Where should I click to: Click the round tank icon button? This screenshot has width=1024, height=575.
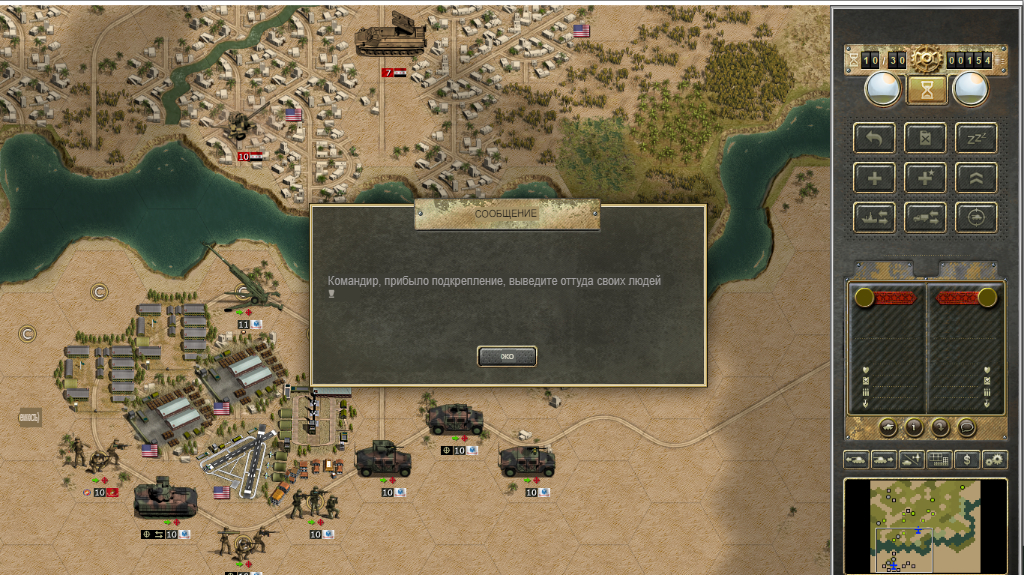click(889, 427)
